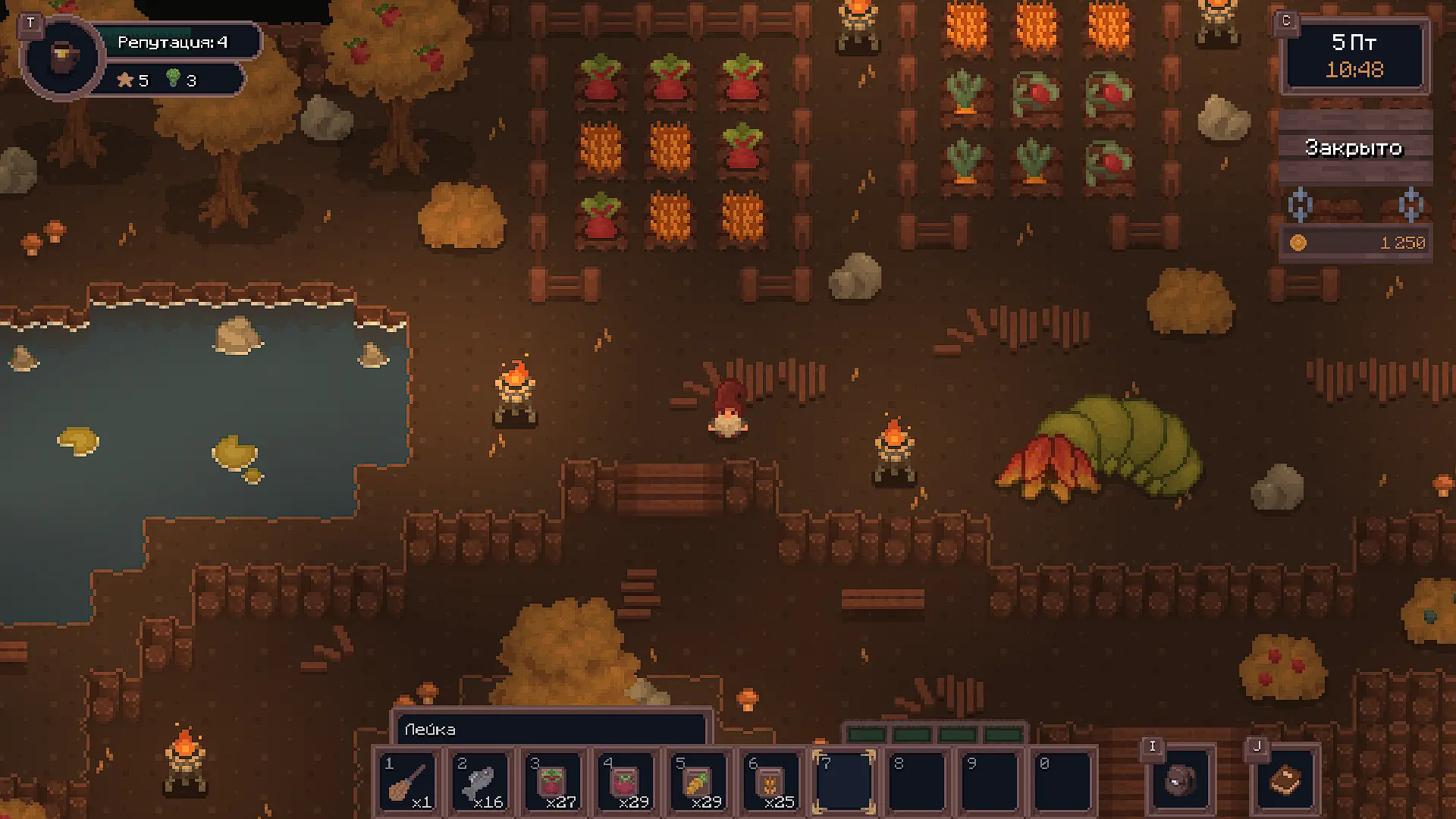1456x819 pixels.
Task: Choose the wheat seed packet in slot 6
Action: 772,782
